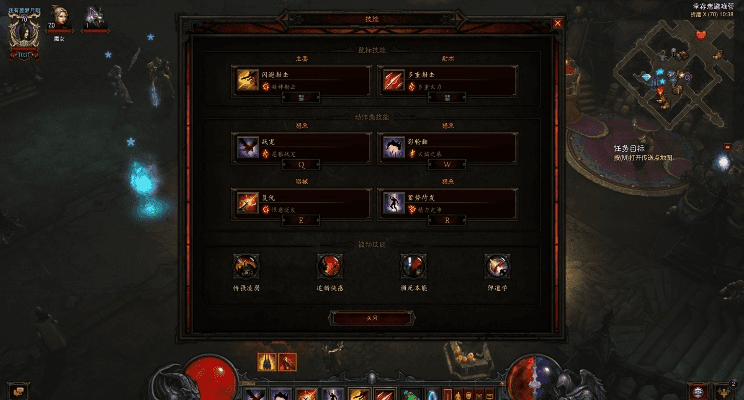Choose the 近朝快感 passive skill icon

[329, 266]
